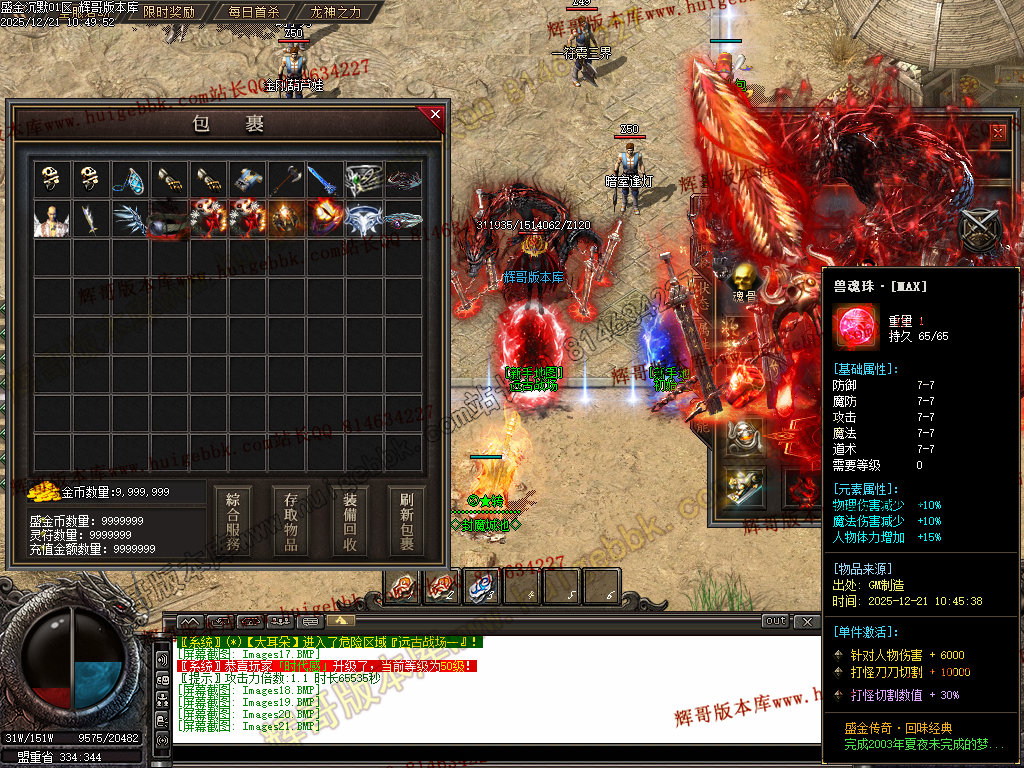This screenshot has width=1024, height=768.
Task: Select the battle axe item in the bag
Action: [285, 179]
